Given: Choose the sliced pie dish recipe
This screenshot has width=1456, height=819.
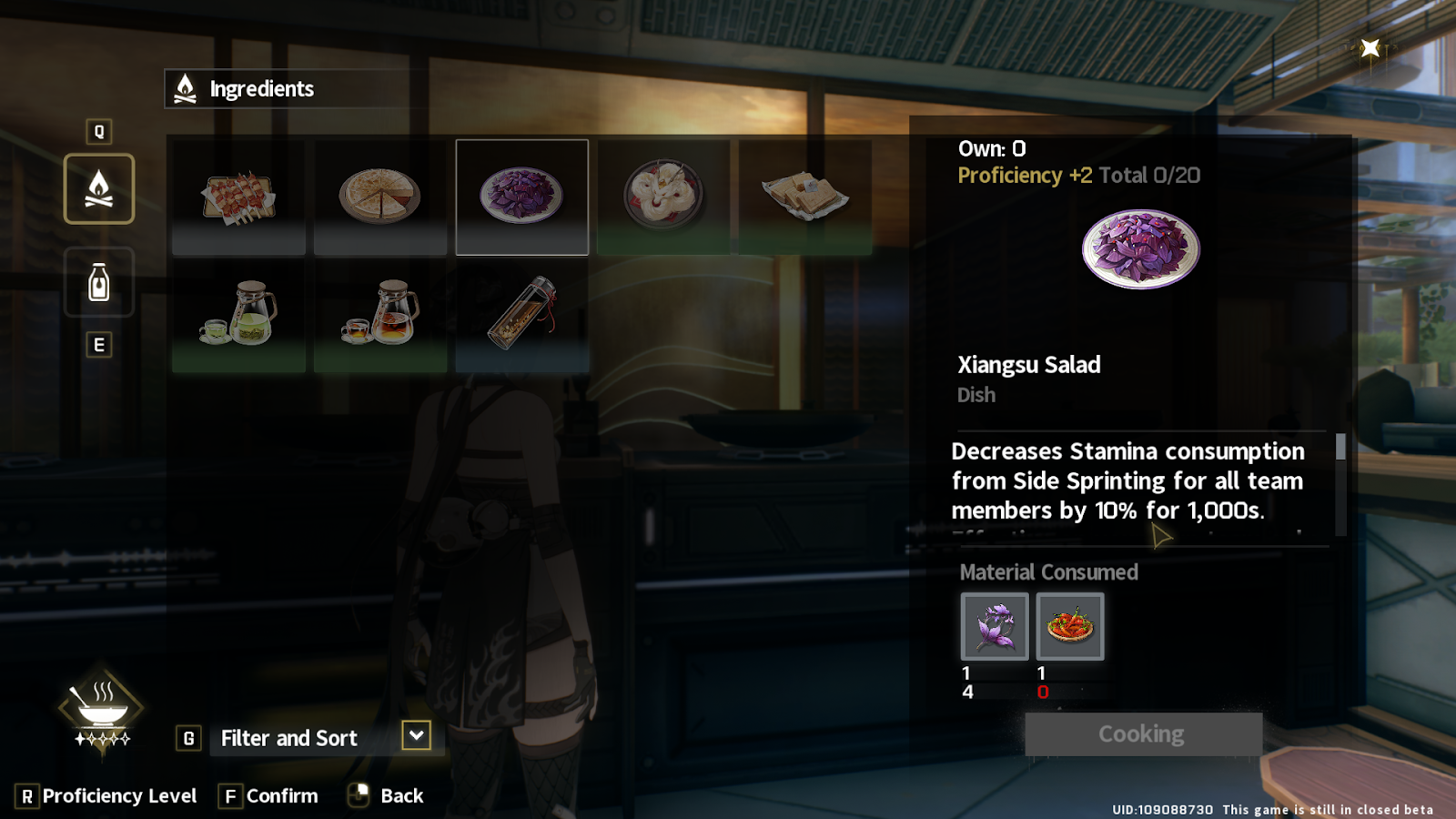Looking at the screenshot, I should (379, 197).
